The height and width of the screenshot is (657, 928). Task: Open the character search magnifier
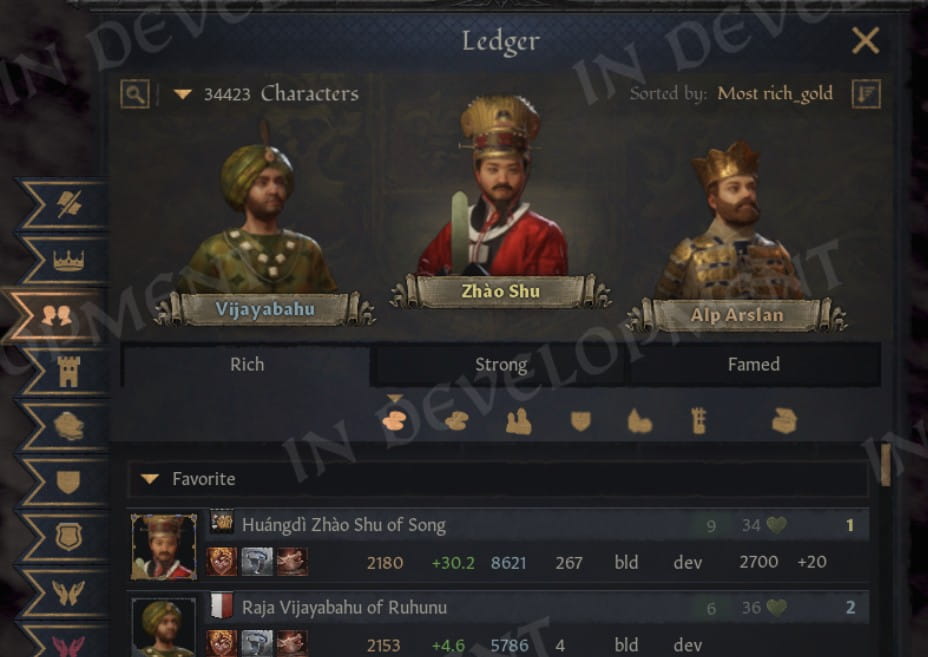[135, 94]
